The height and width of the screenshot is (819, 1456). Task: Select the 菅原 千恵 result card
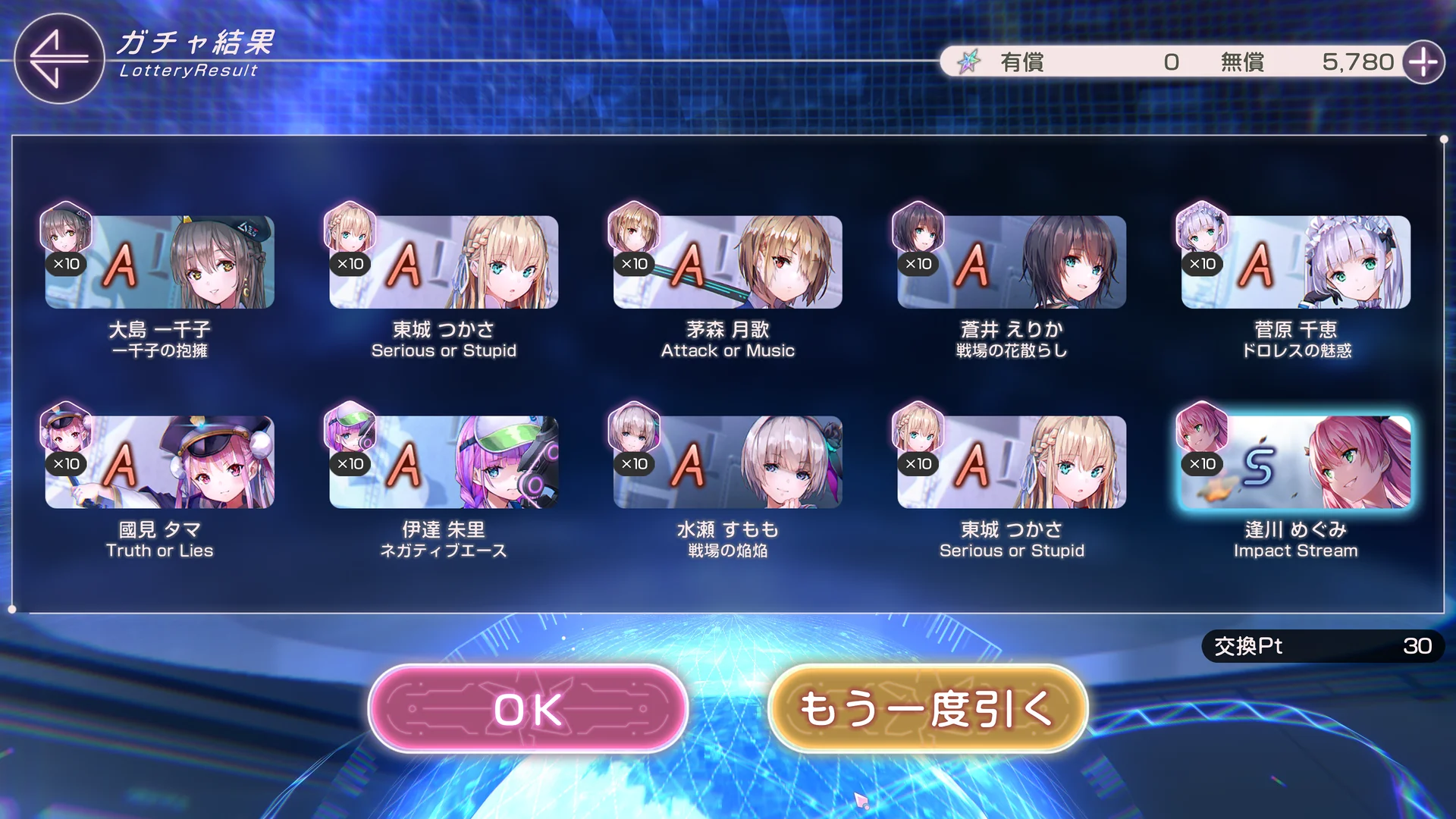(x=1295, y=262)
